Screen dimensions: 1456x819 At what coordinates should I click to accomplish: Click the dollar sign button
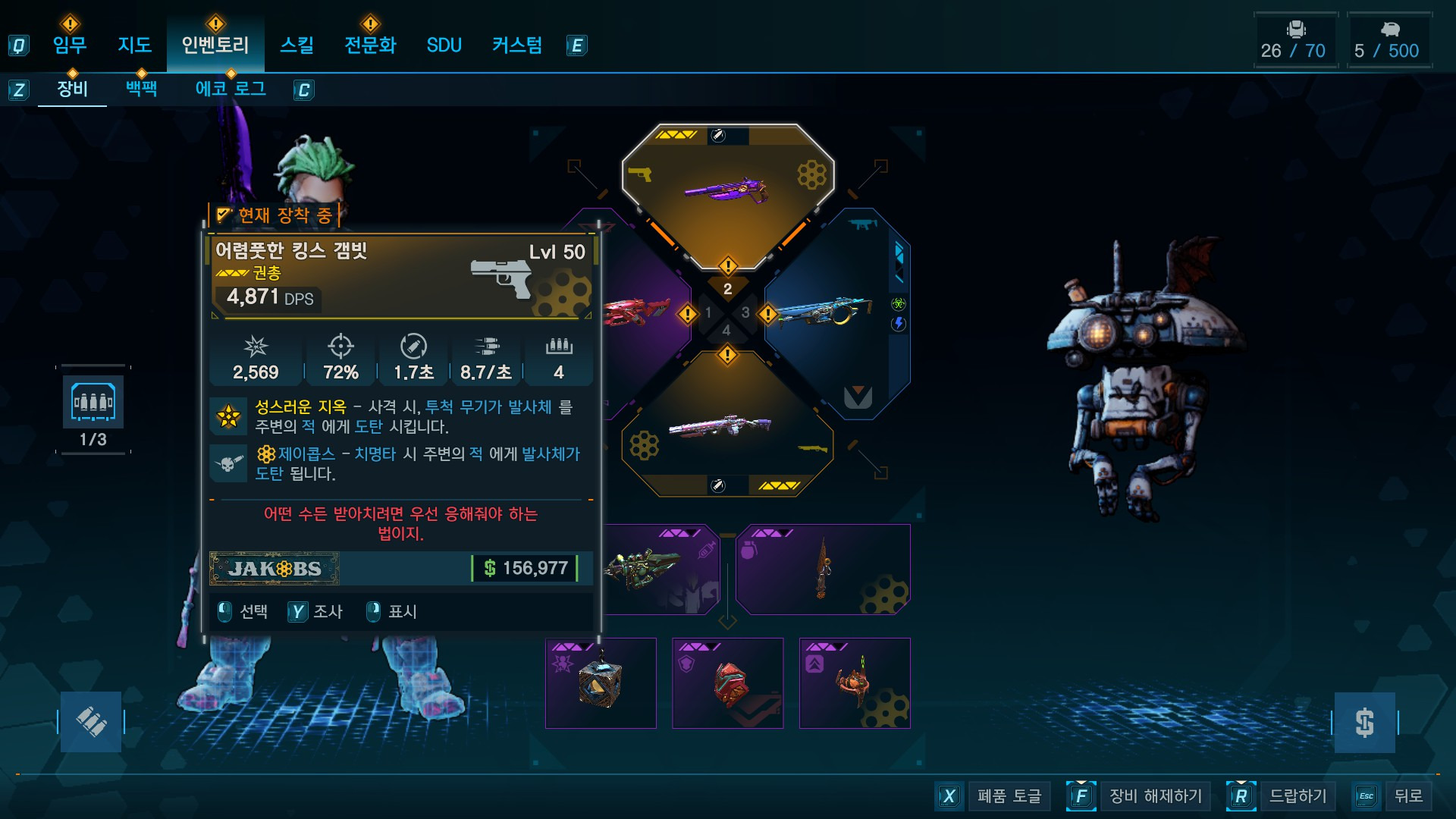click(x=1364, y=723)
